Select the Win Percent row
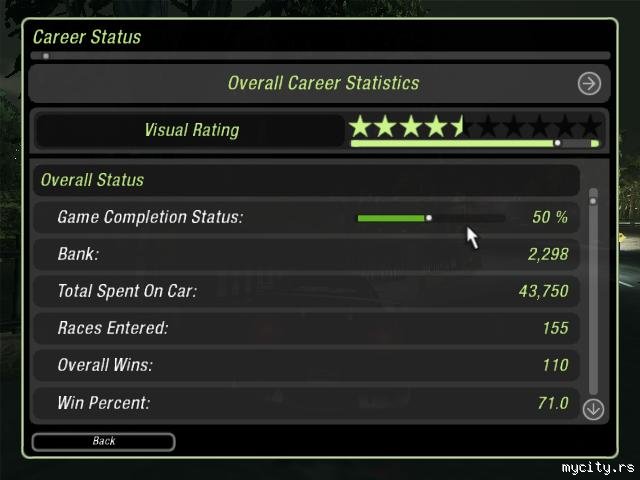640x480 pixels. pos(305,403)
